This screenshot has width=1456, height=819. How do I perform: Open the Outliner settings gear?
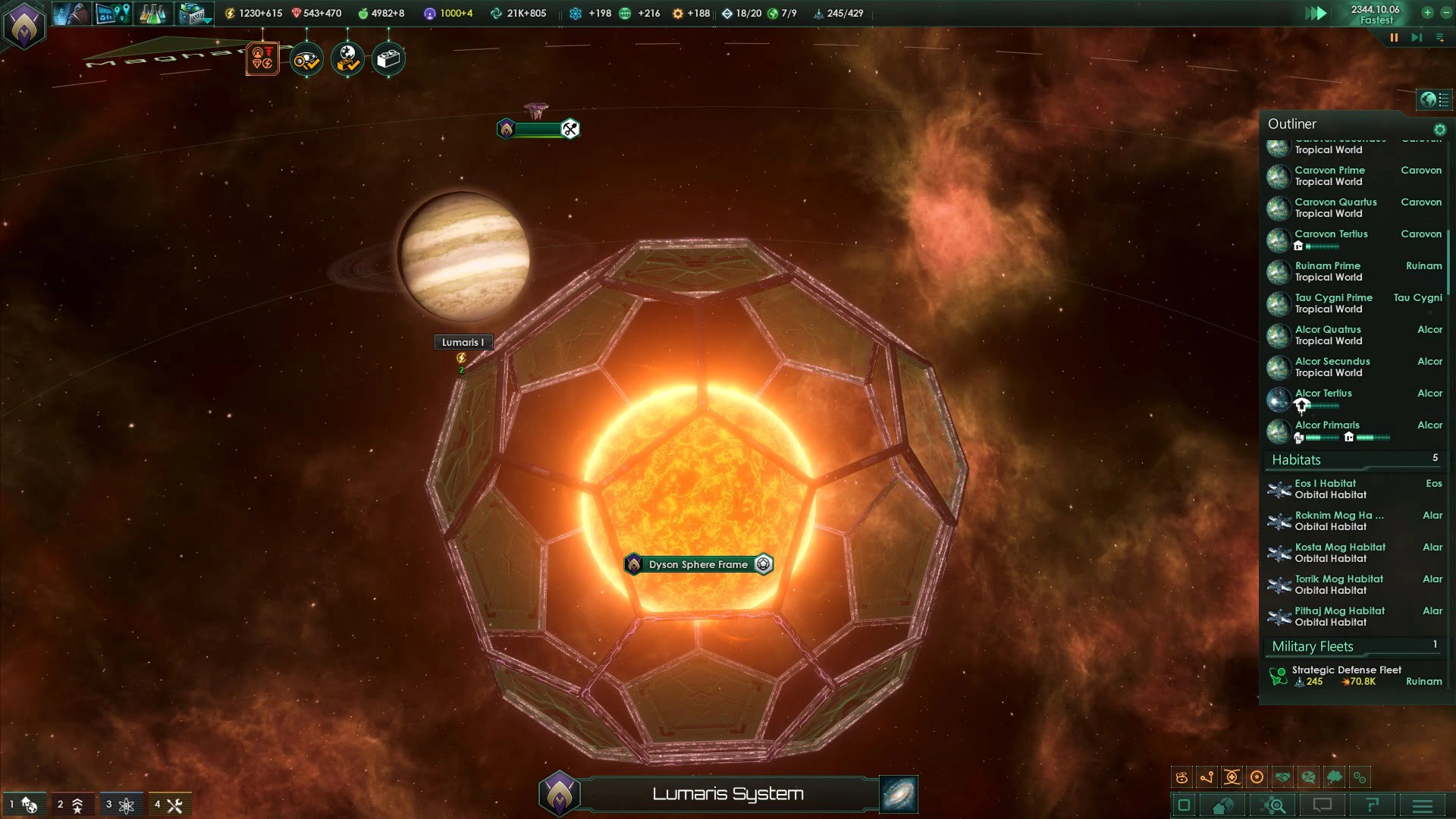[x=1439, y=130]
